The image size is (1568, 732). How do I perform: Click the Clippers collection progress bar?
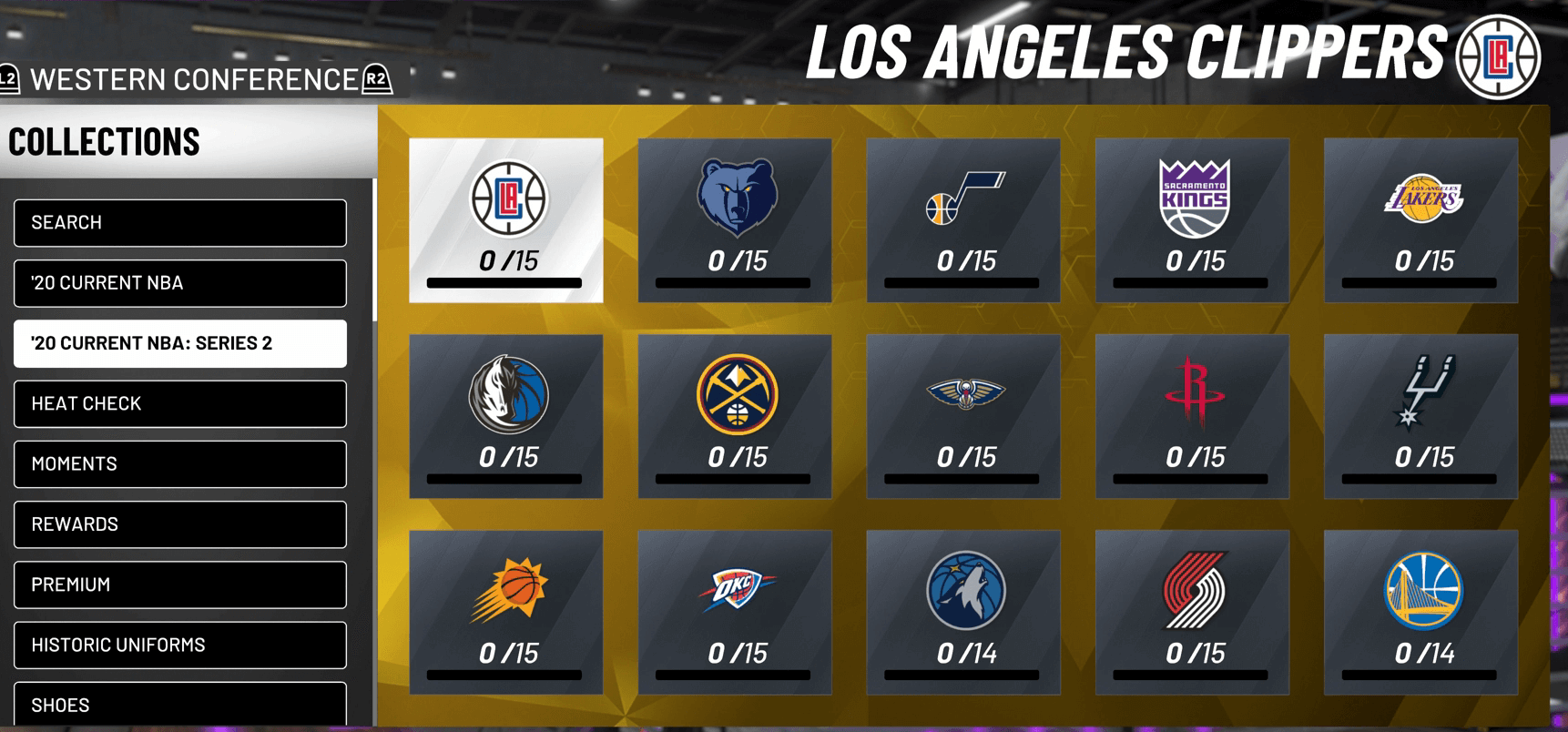click(505, 280)
